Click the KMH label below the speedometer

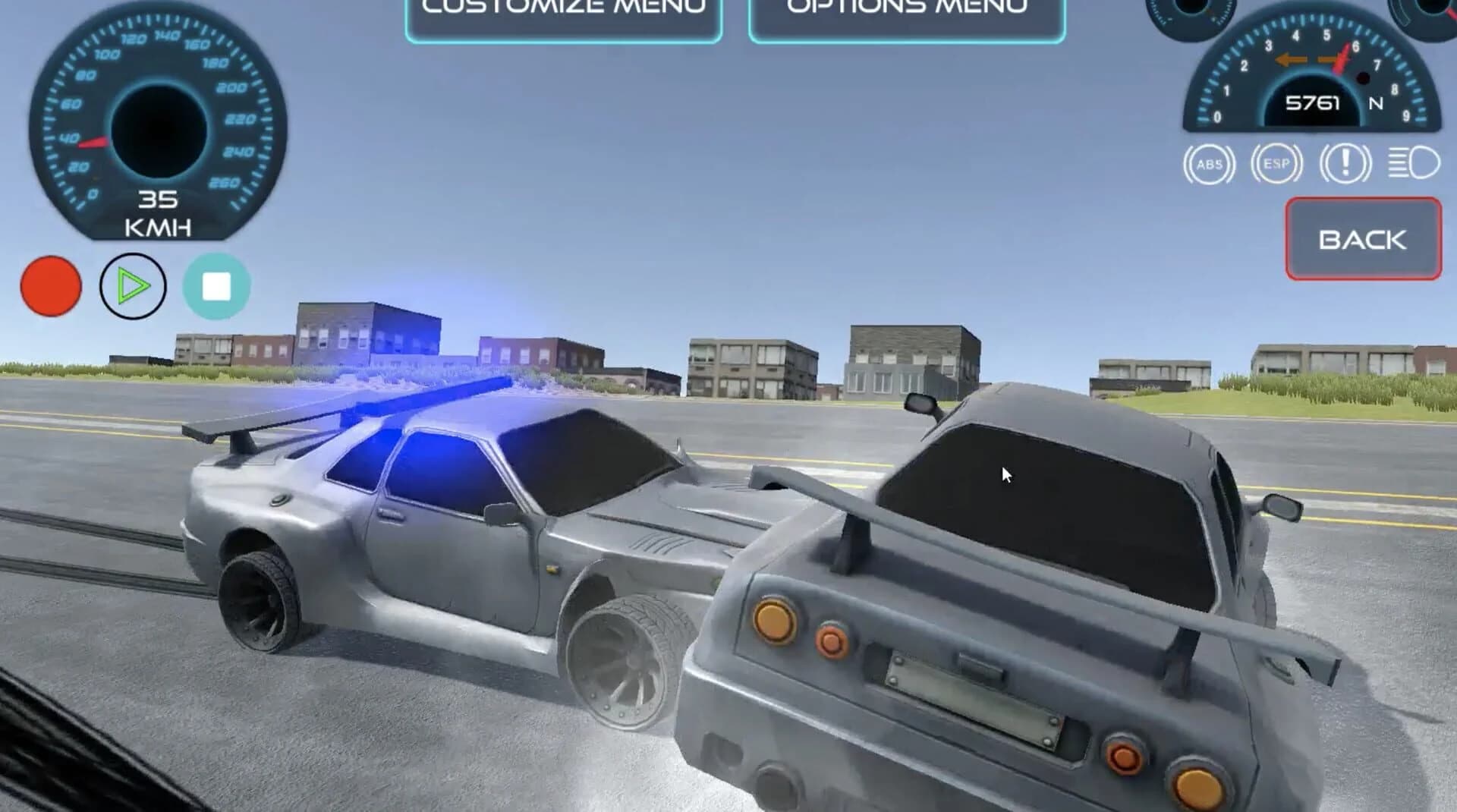coord(157,226)
